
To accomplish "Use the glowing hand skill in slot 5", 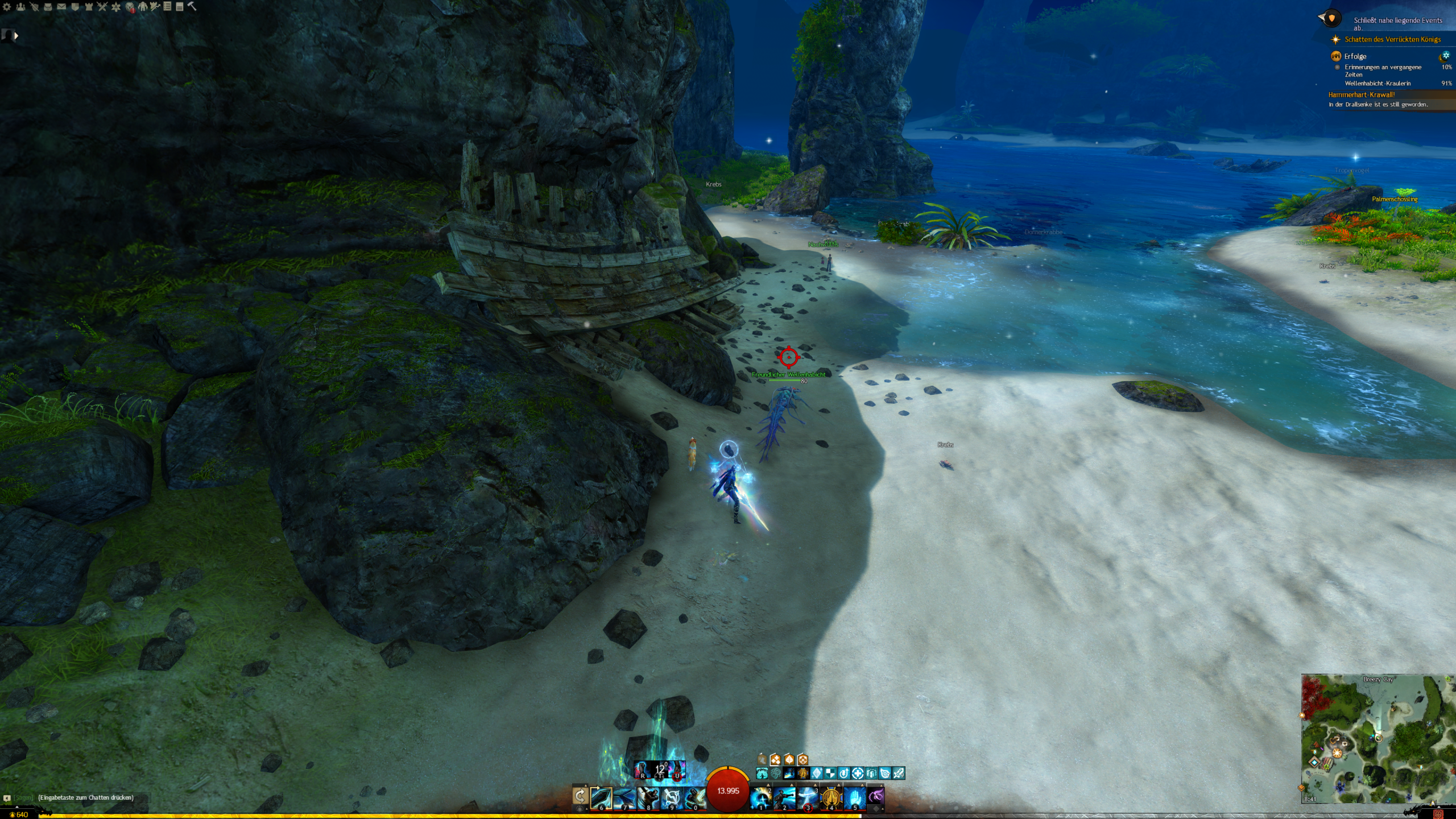I will (854, 798).
